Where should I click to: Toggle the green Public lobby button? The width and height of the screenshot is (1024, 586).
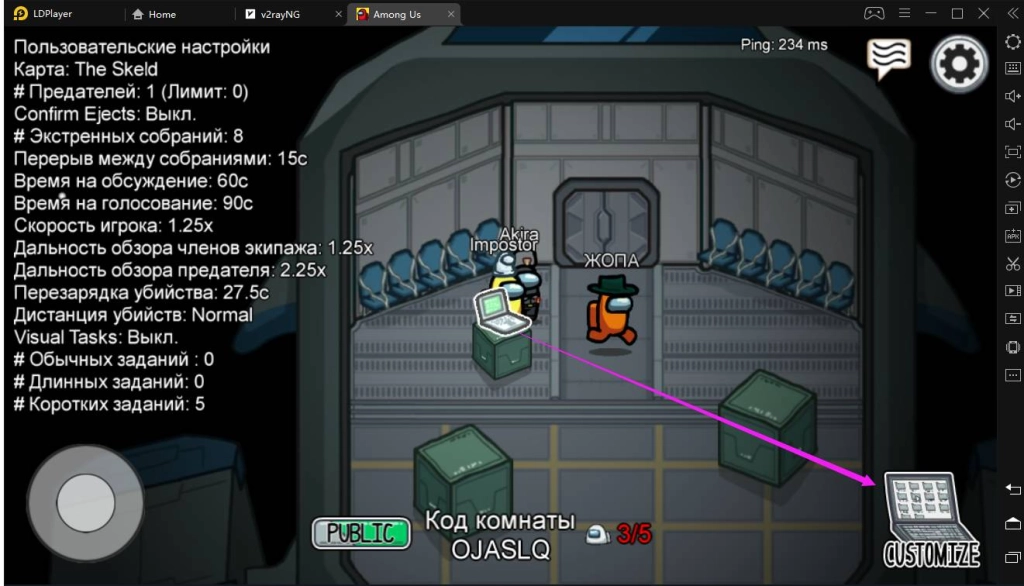pyautogui.click(x=361, y=533)
